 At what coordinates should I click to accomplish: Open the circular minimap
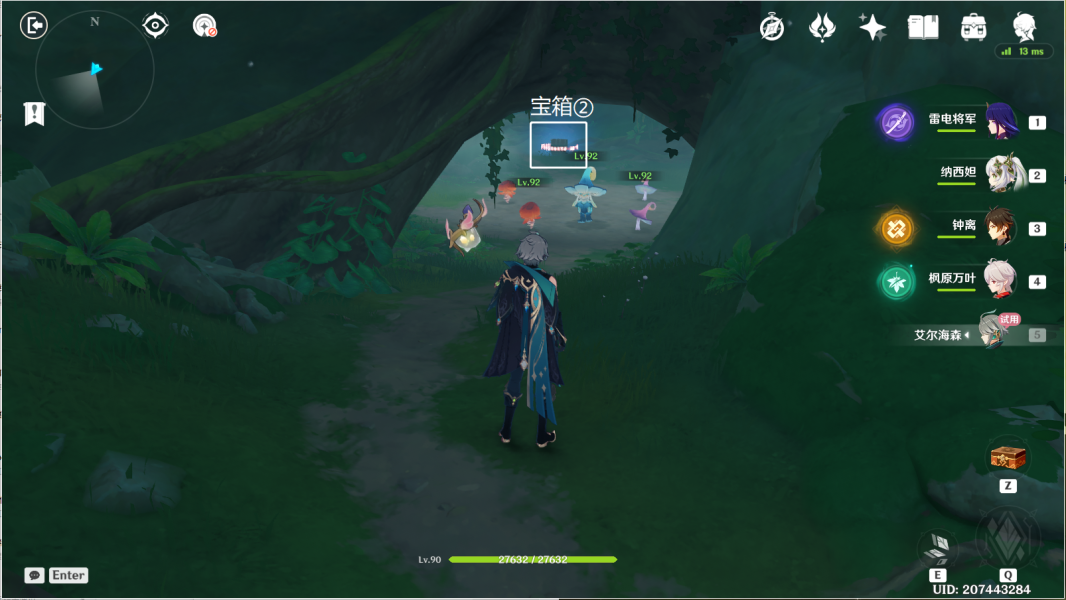pos(95,69)
